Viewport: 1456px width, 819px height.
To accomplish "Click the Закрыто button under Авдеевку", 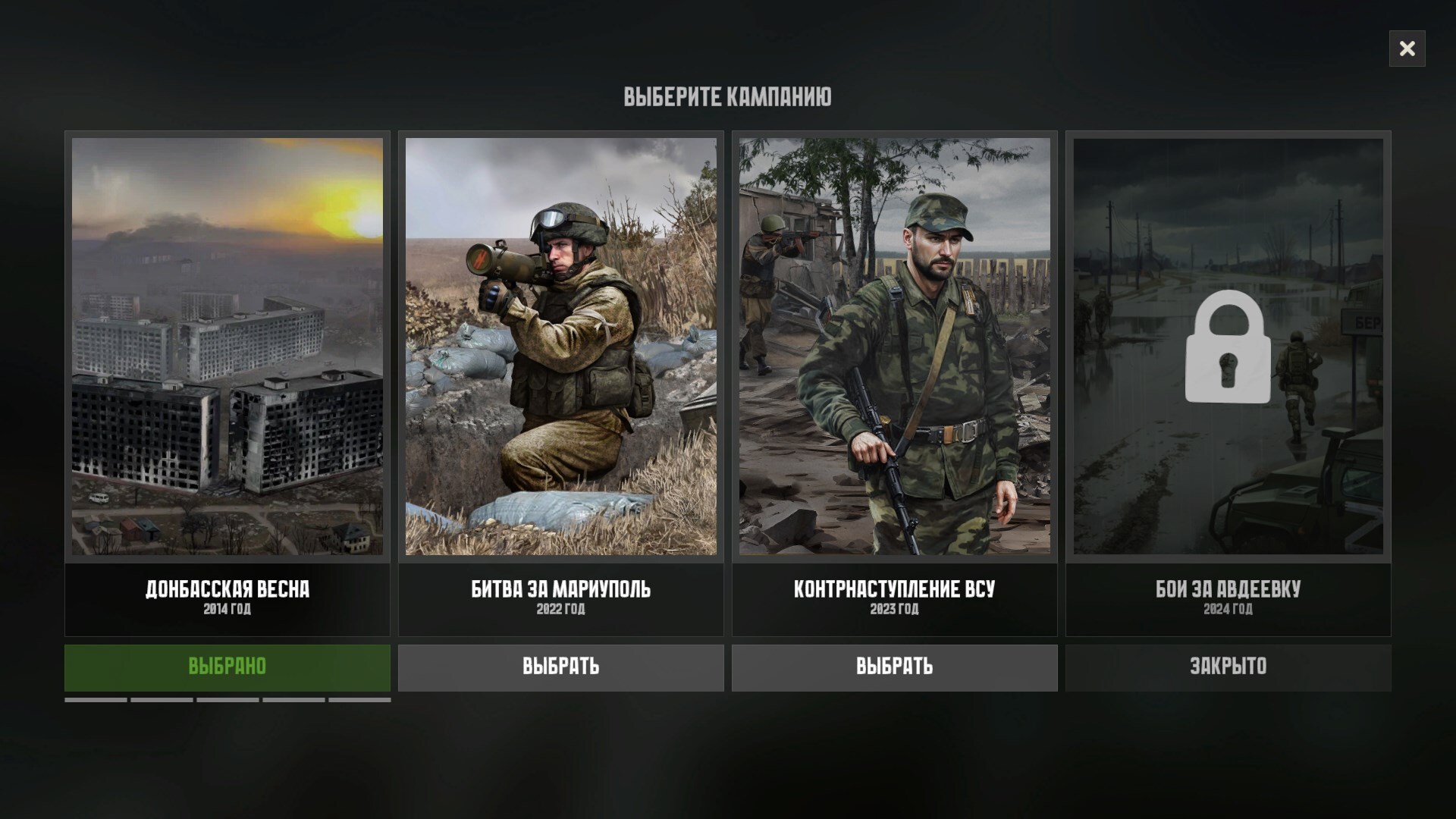I will coord(1228,667).
